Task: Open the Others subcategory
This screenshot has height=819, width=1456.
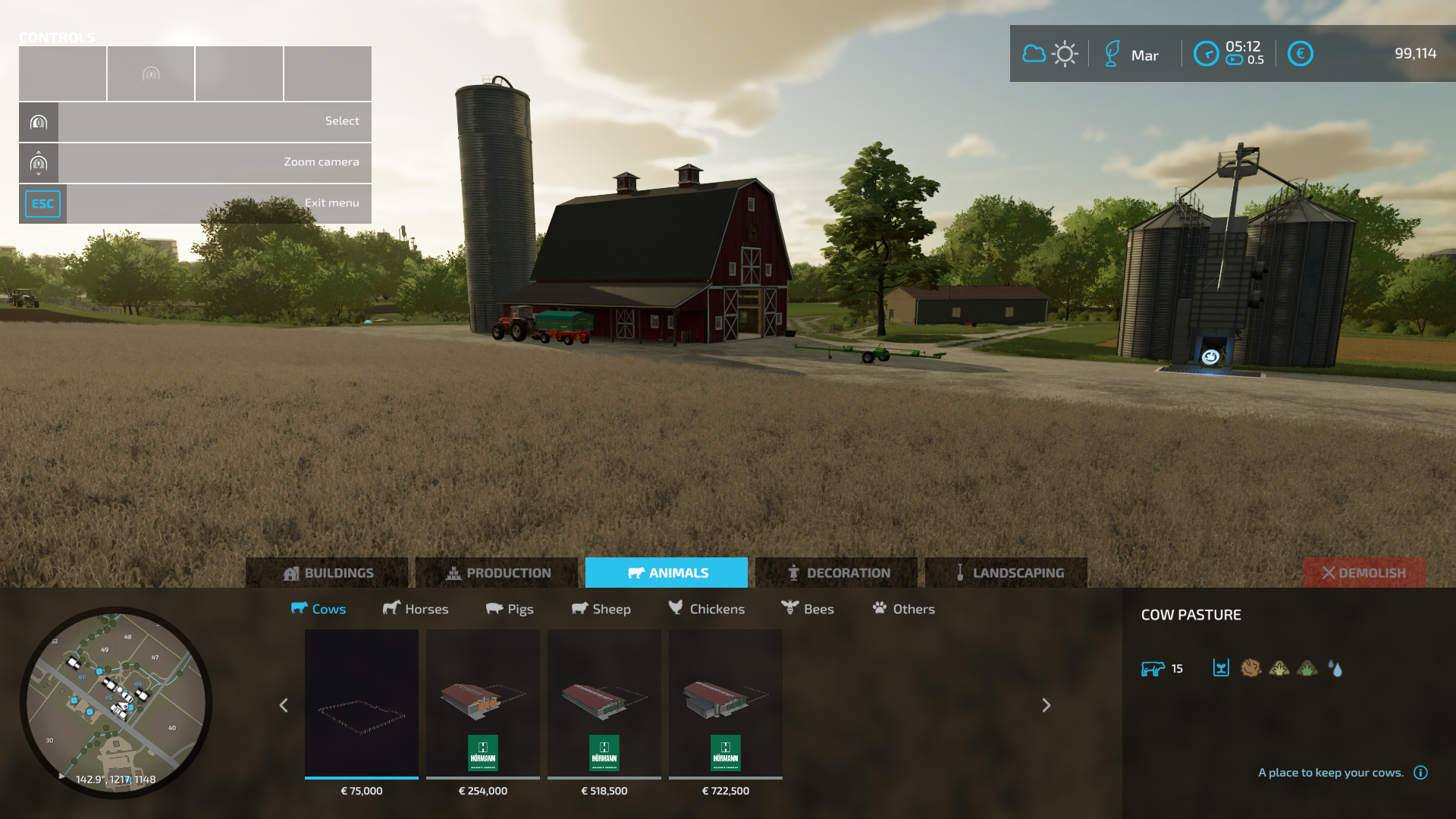Action: tap(904, 609)
